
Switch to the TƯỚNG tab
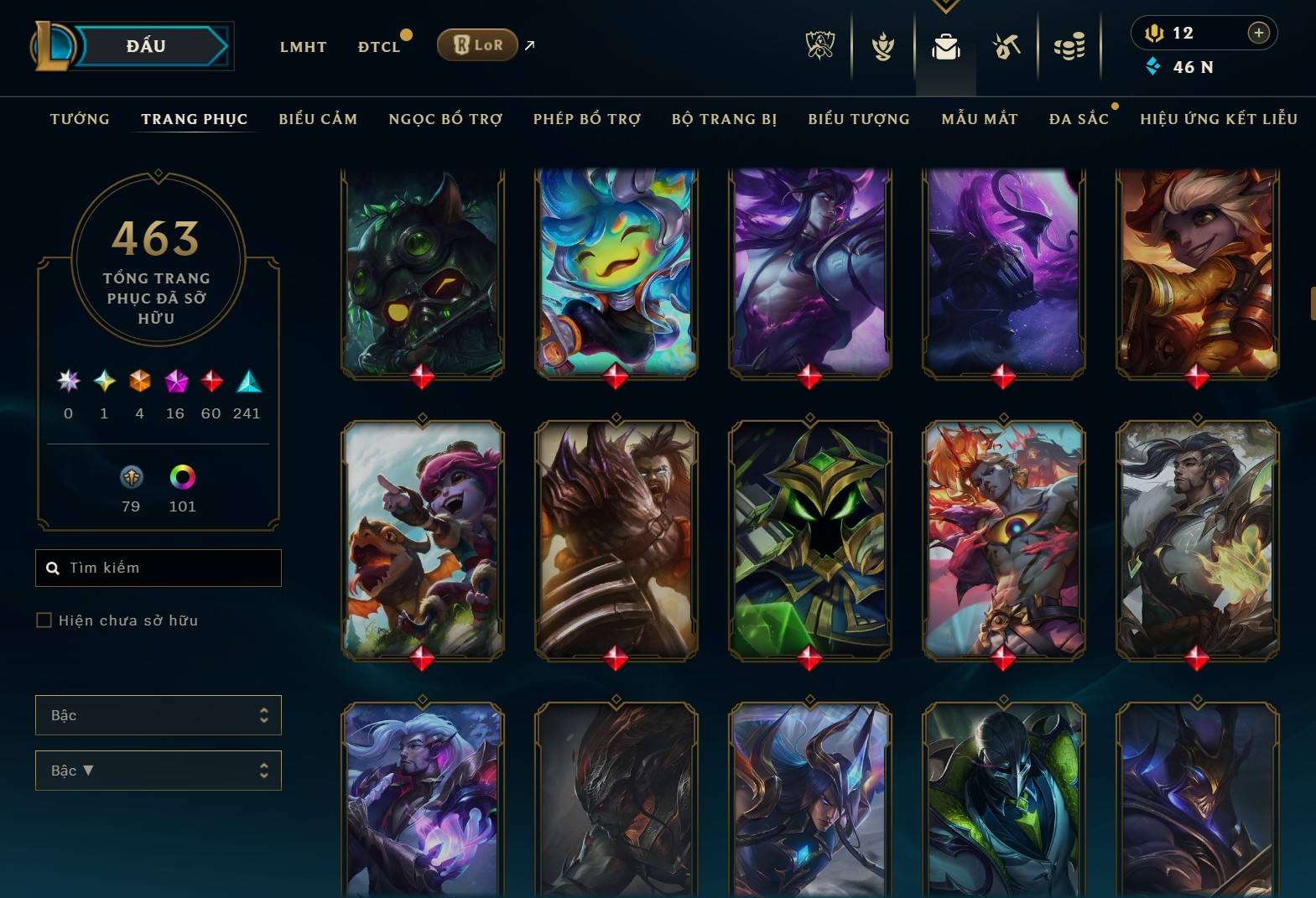click(x=79, y=119)
